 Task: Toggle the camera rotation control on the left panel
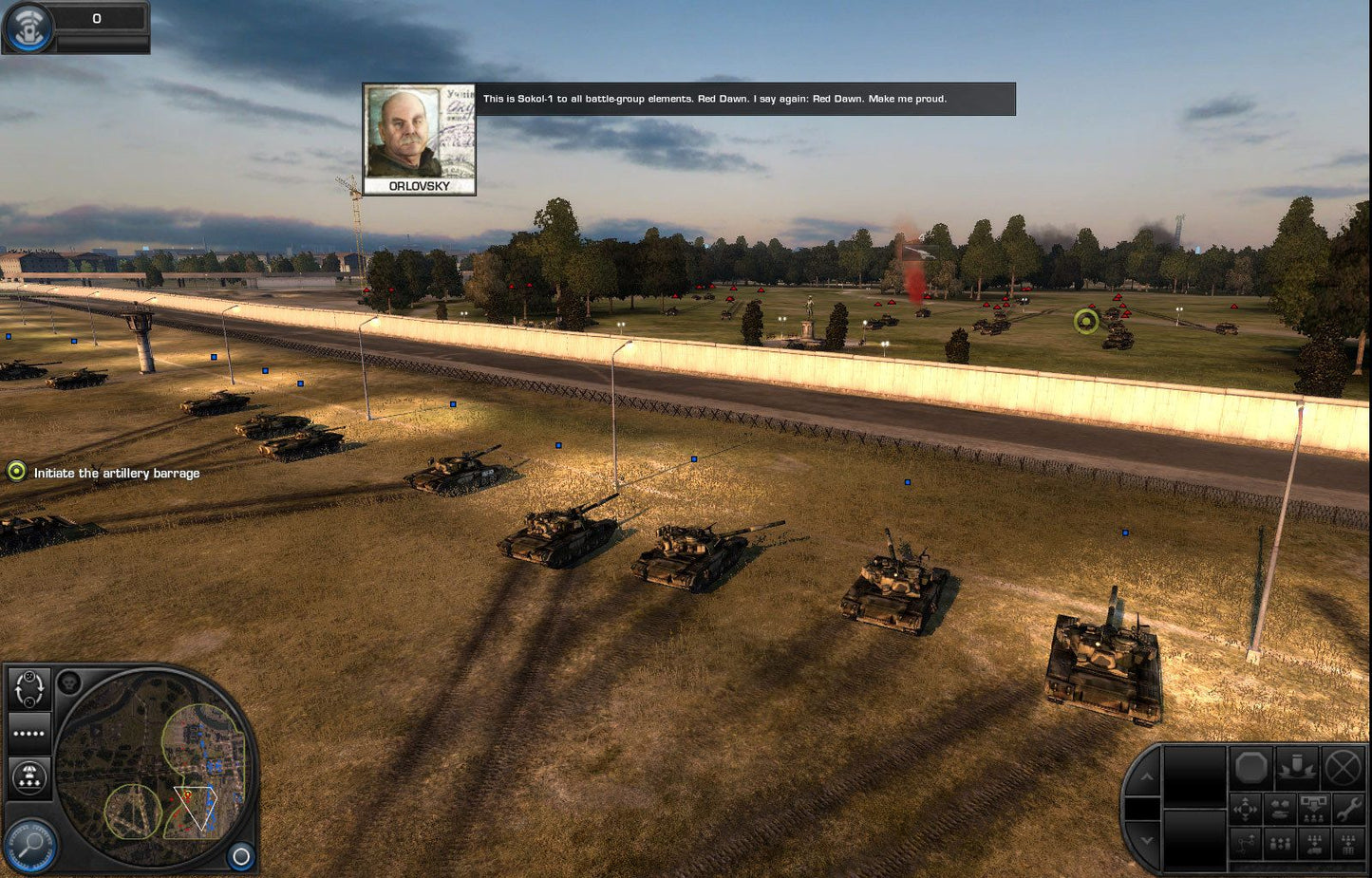[28, 689]
